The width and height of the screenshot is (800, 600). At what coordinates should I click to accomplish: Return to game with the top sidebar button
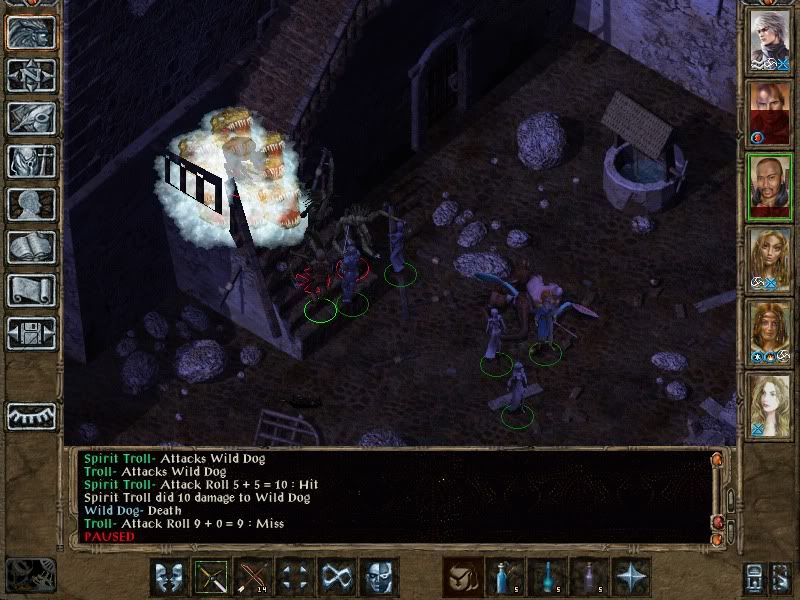(31, 33)
